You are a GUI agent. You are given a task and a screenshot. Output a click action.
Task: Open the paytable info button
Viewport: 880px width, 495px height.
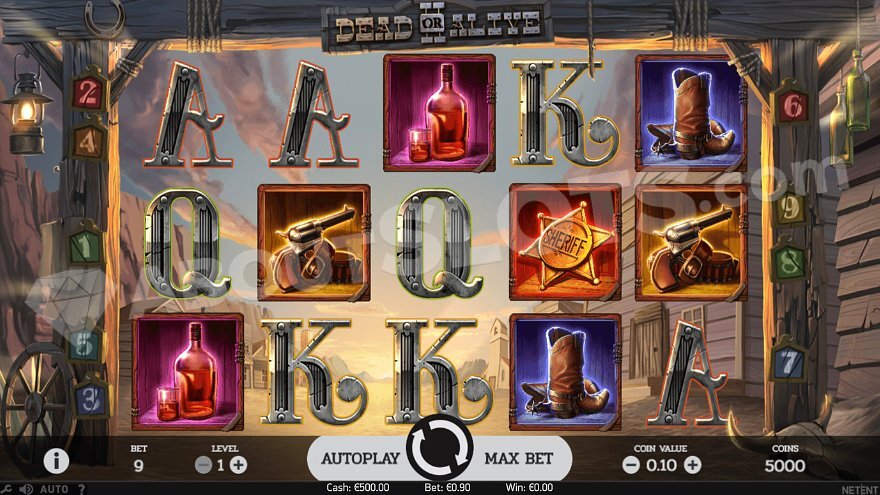[56, 461]
